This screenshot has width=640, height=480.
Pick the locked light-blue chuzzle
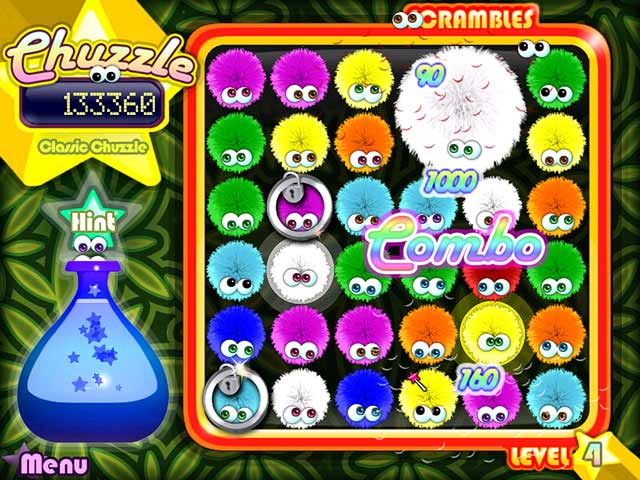click(x=234, y=397)
